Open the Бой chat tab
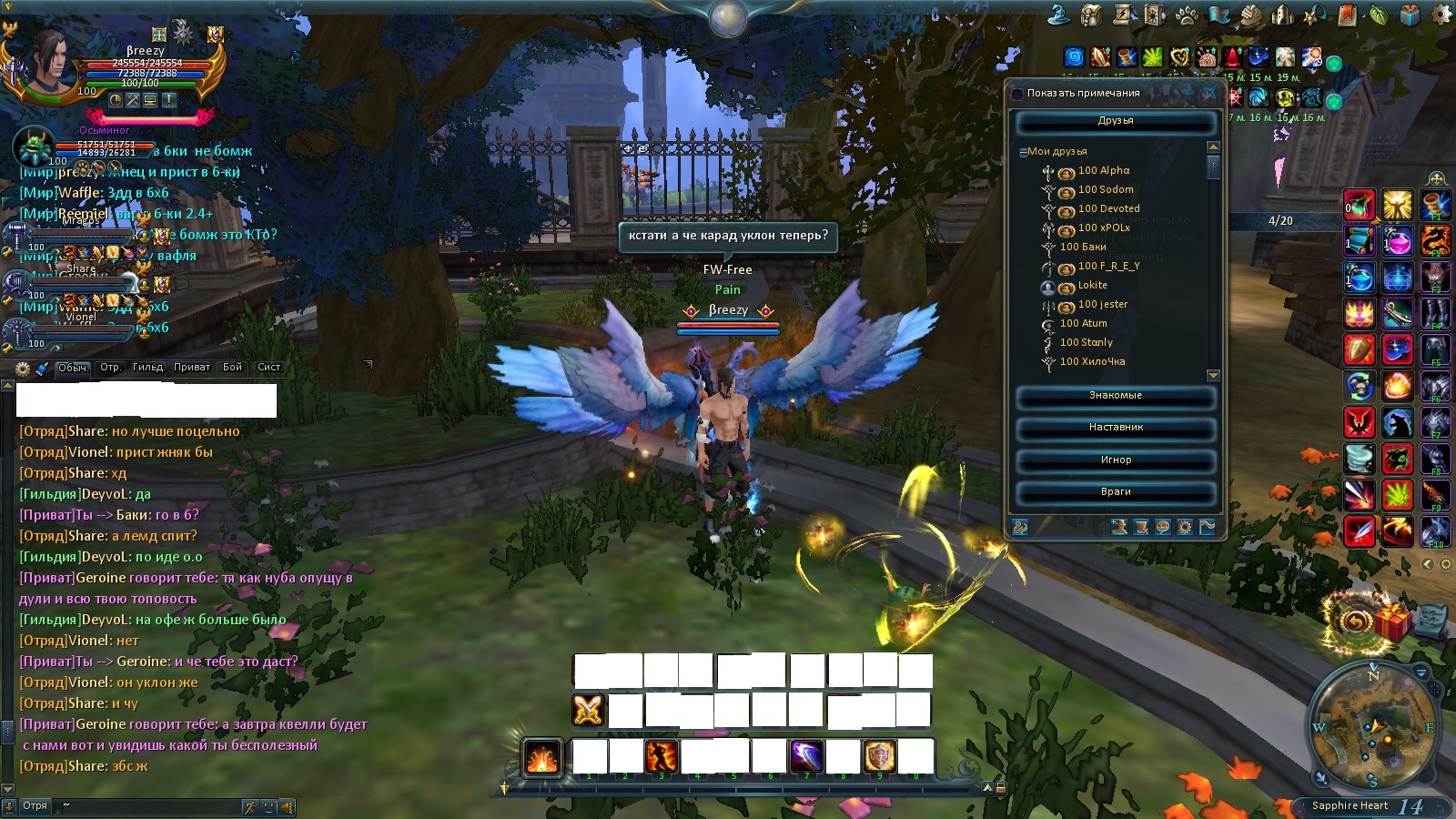The height and width of the screenshot is (819, 1456). pyautogui.click(x=232, y=368)
